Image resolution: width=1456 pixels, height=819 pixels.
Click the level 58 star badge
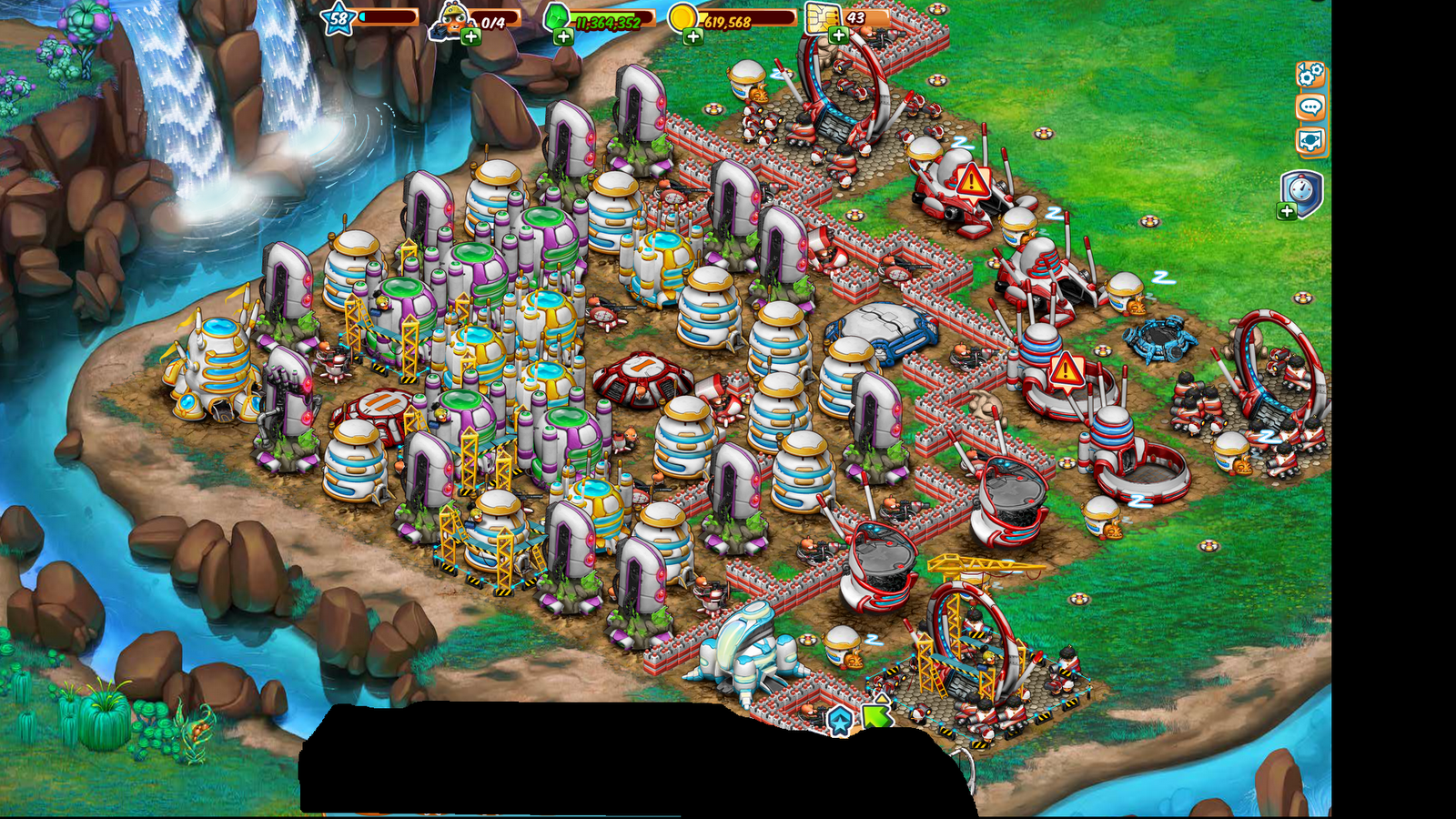click(338, 18)
